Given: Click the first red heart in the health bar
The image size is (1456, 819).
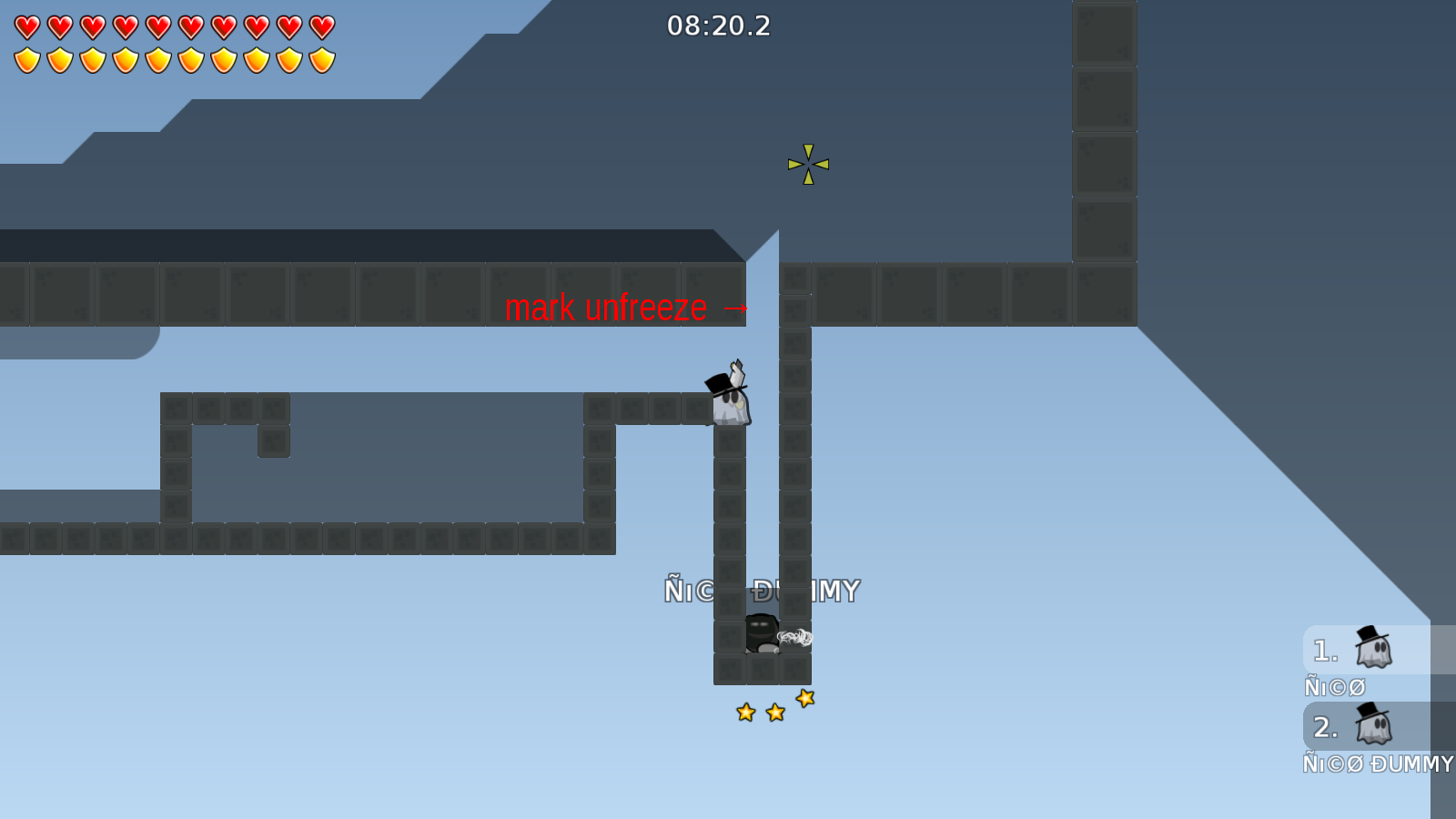Looking at the screenshot, I should pos(25,25).
